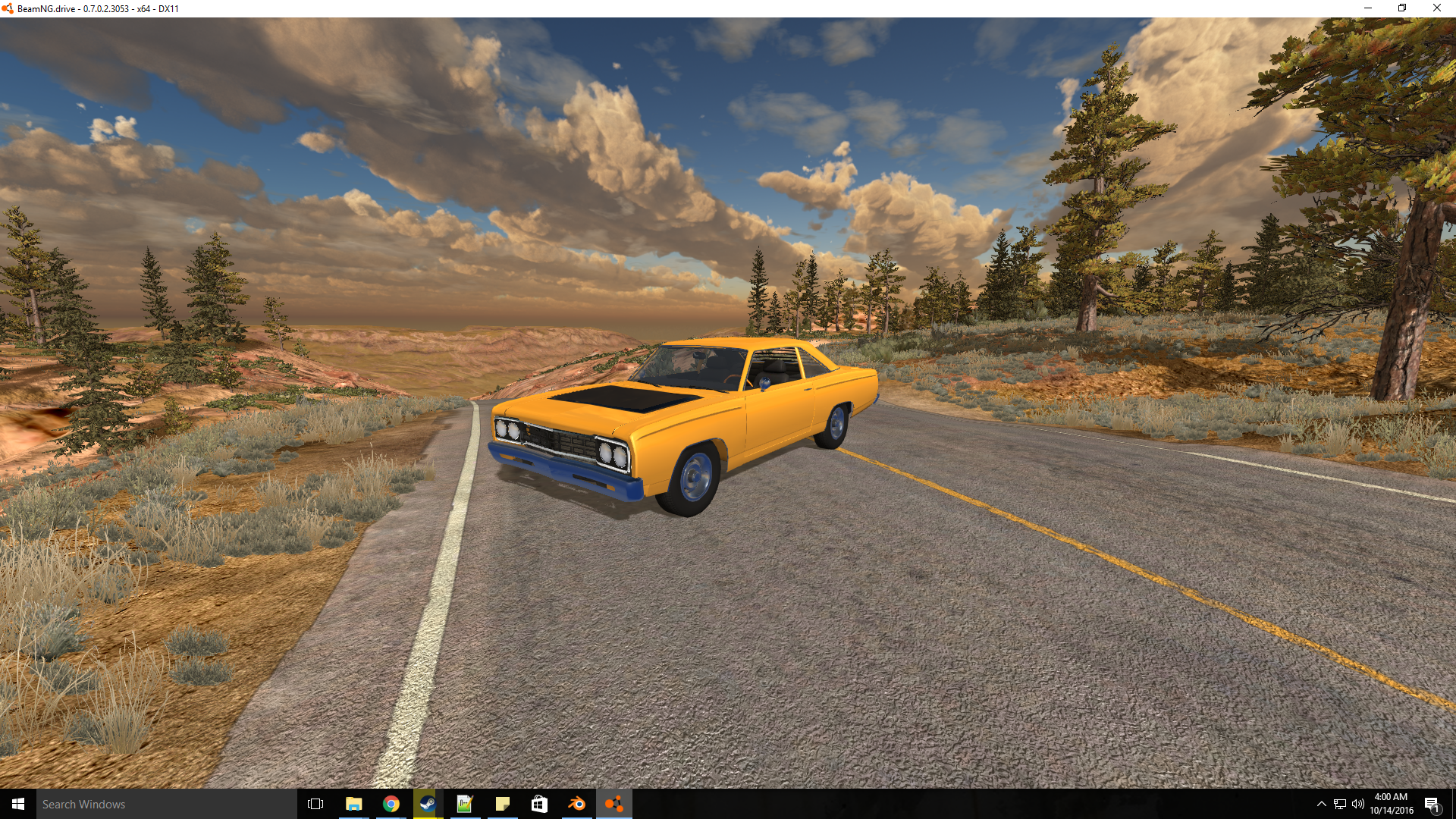Open Sticky Notes from the taskbar
Image resolution: width=1456 pixels, height=819 pixels.
coord(503,804)
